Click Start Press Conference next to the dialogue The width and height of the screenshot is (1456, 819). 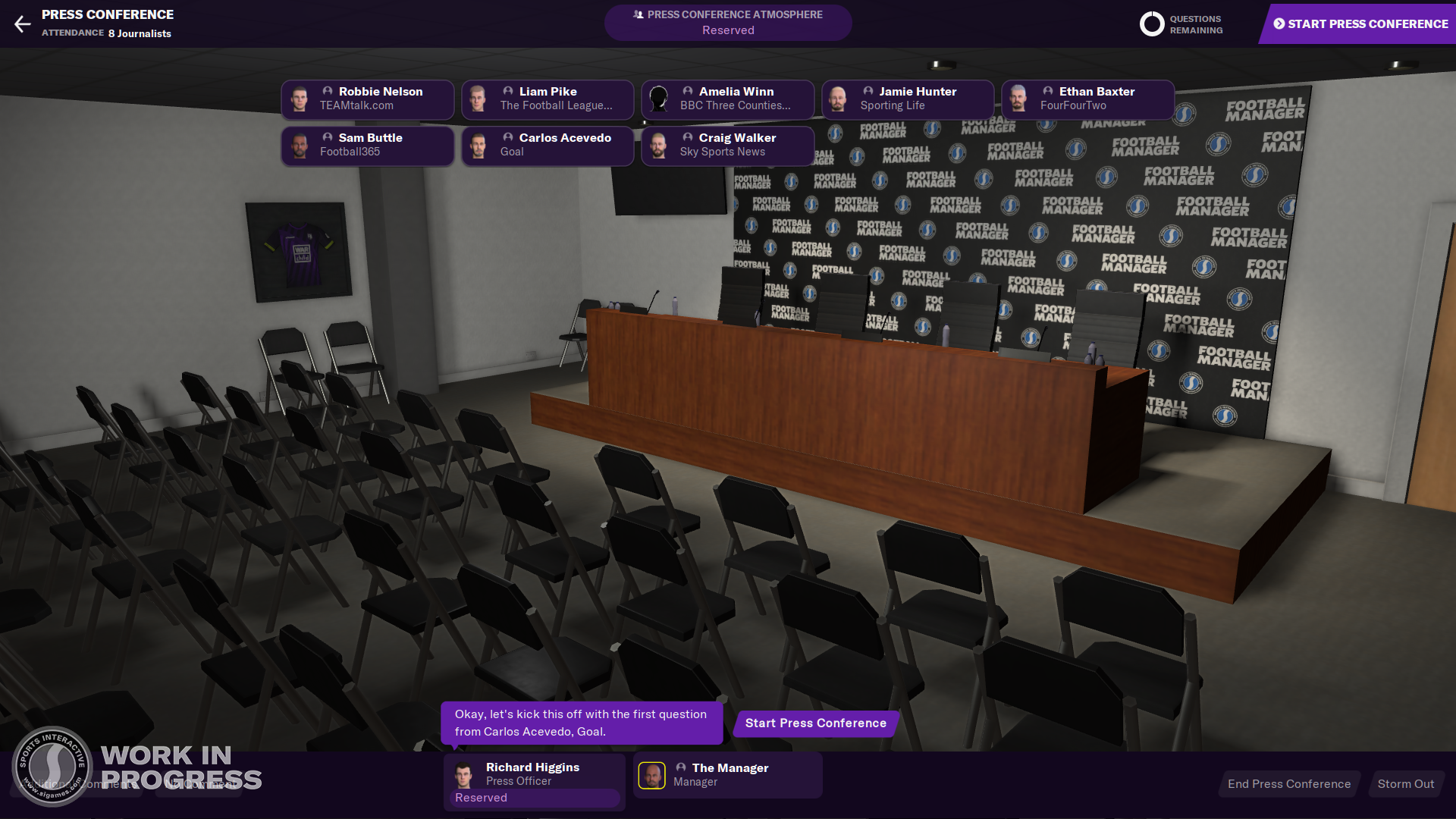(x=814, y=723)
